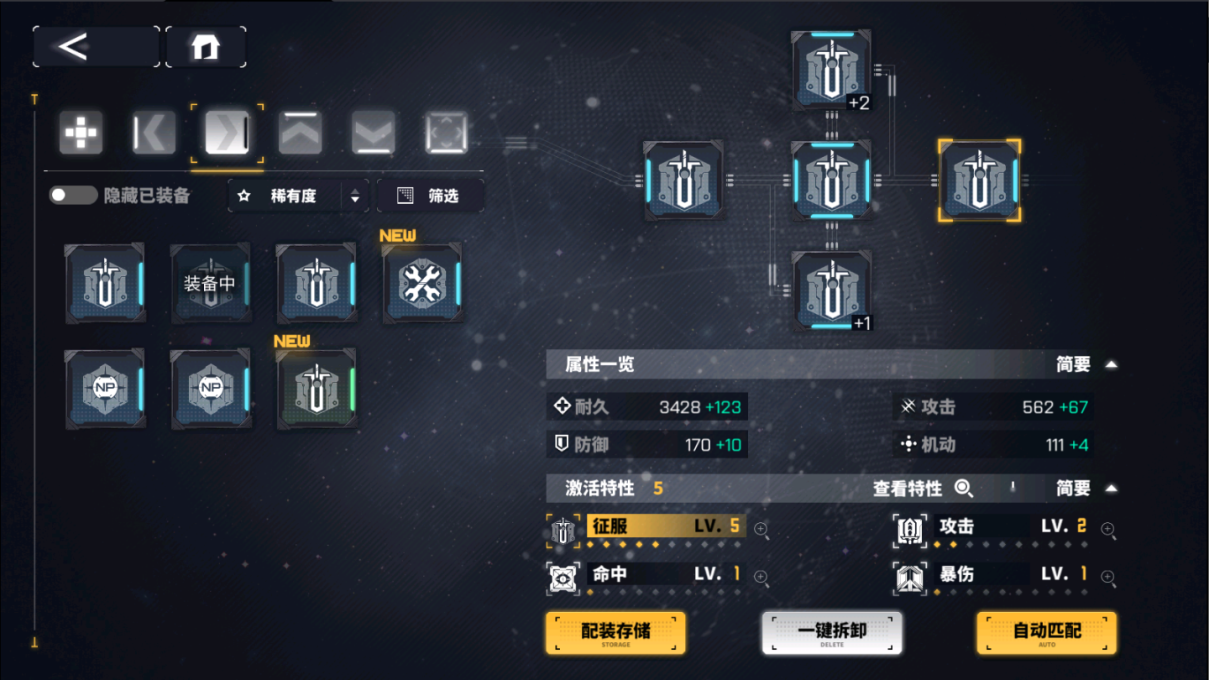This screenshot has height=680, width=1209.
Task: Open 配装存储 loadout storage
Action: (616, 633)
